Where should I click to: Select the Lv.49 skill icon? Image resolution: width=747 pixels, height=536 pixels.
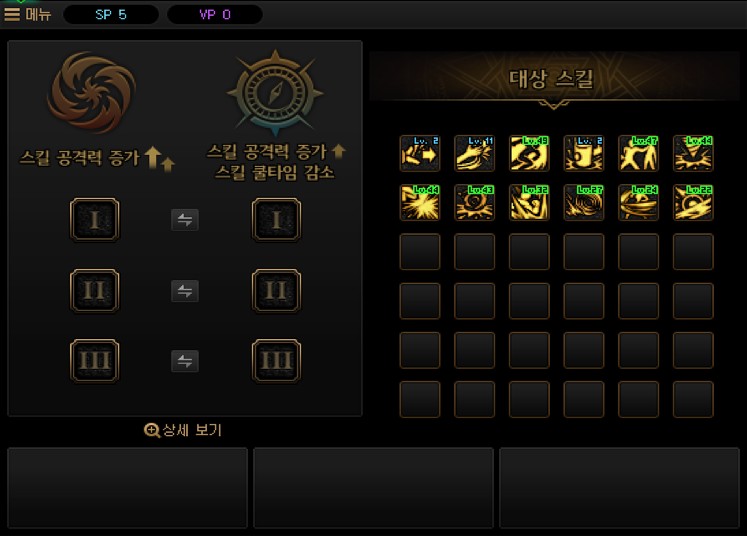(529, 154)
